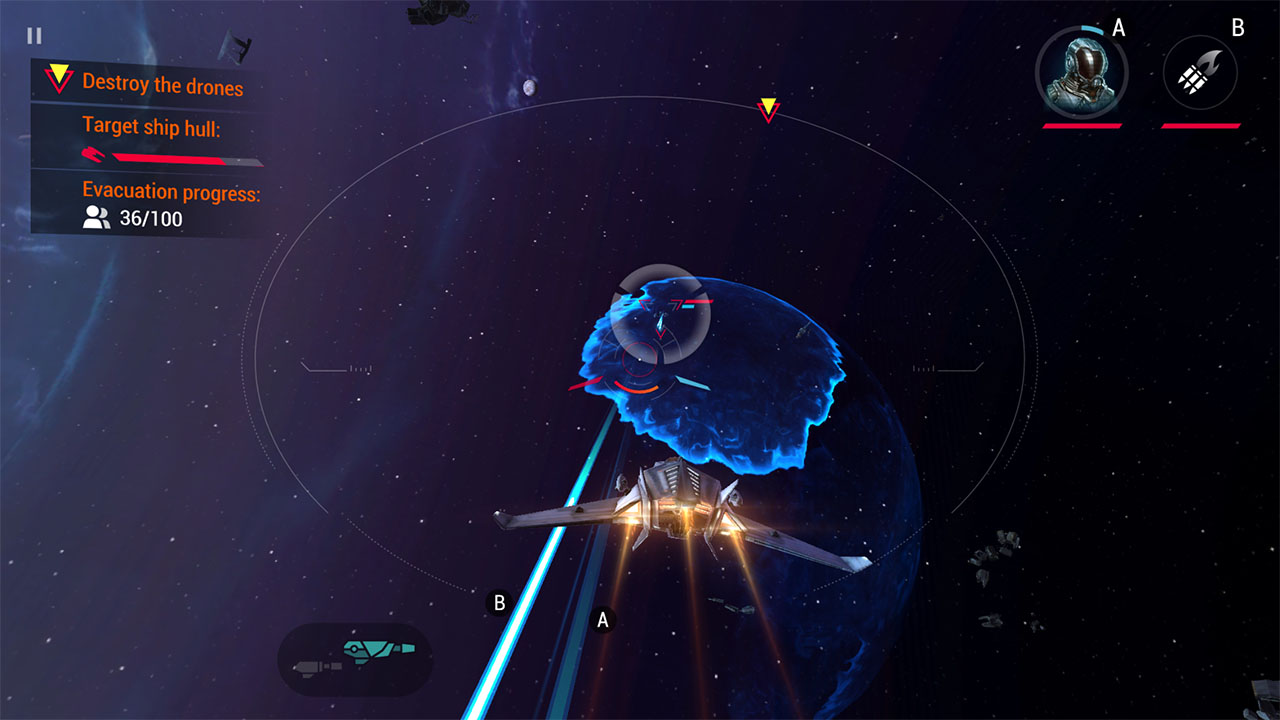Tap the targeted drone inside the reticle

click(660, 320)
